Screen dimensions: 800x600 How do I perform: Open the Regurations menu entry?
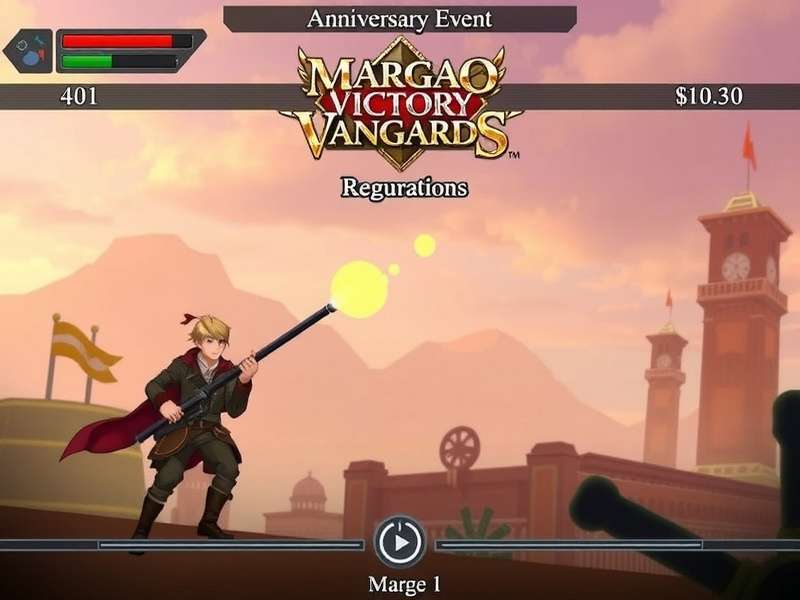(x=404, y=187)
